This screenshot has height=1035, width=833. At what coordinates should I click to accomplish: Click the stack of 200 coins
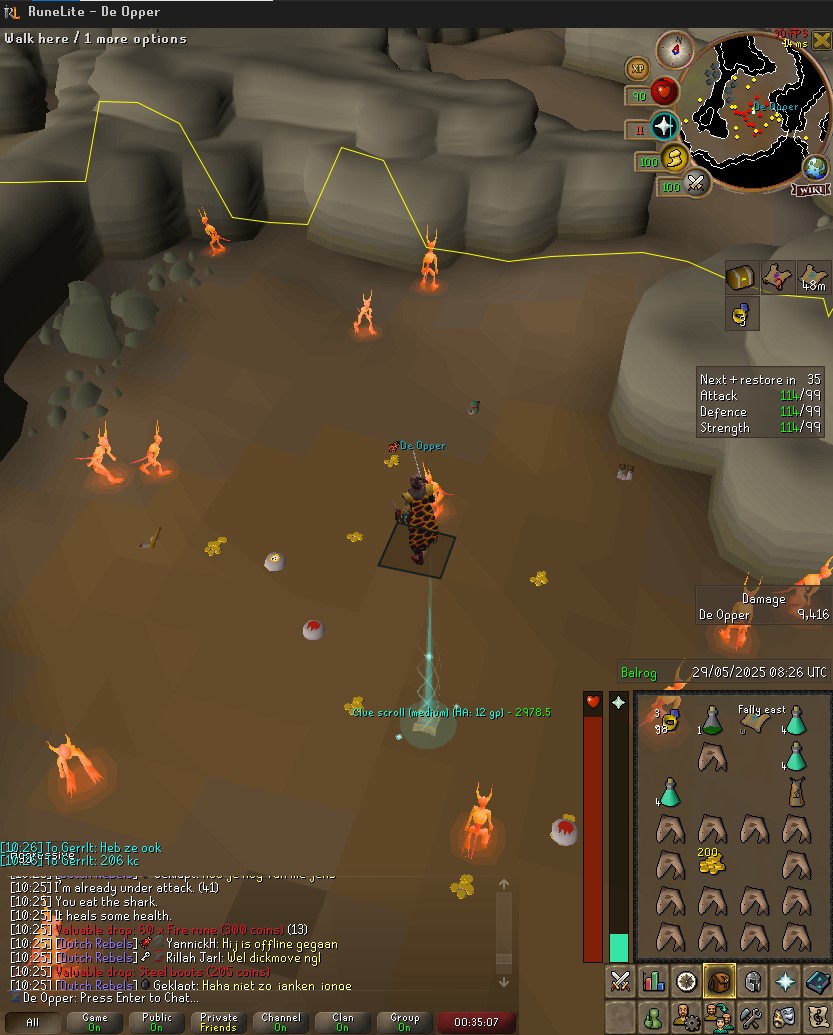(x=711, y=861)
